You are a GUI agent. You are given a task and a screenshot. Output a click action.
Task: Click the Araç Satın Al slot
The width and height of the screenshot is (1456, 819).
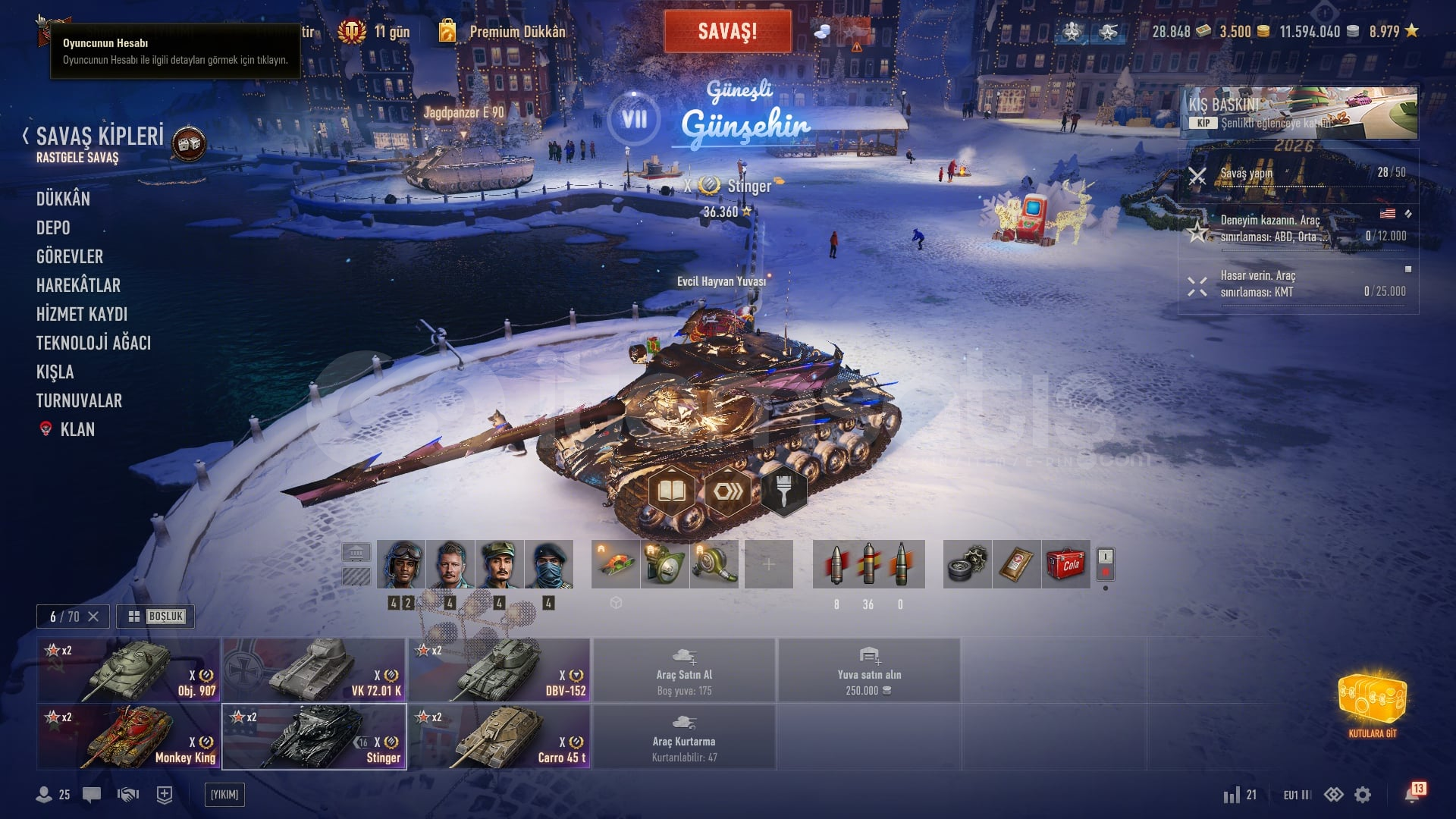pos(684,670)
